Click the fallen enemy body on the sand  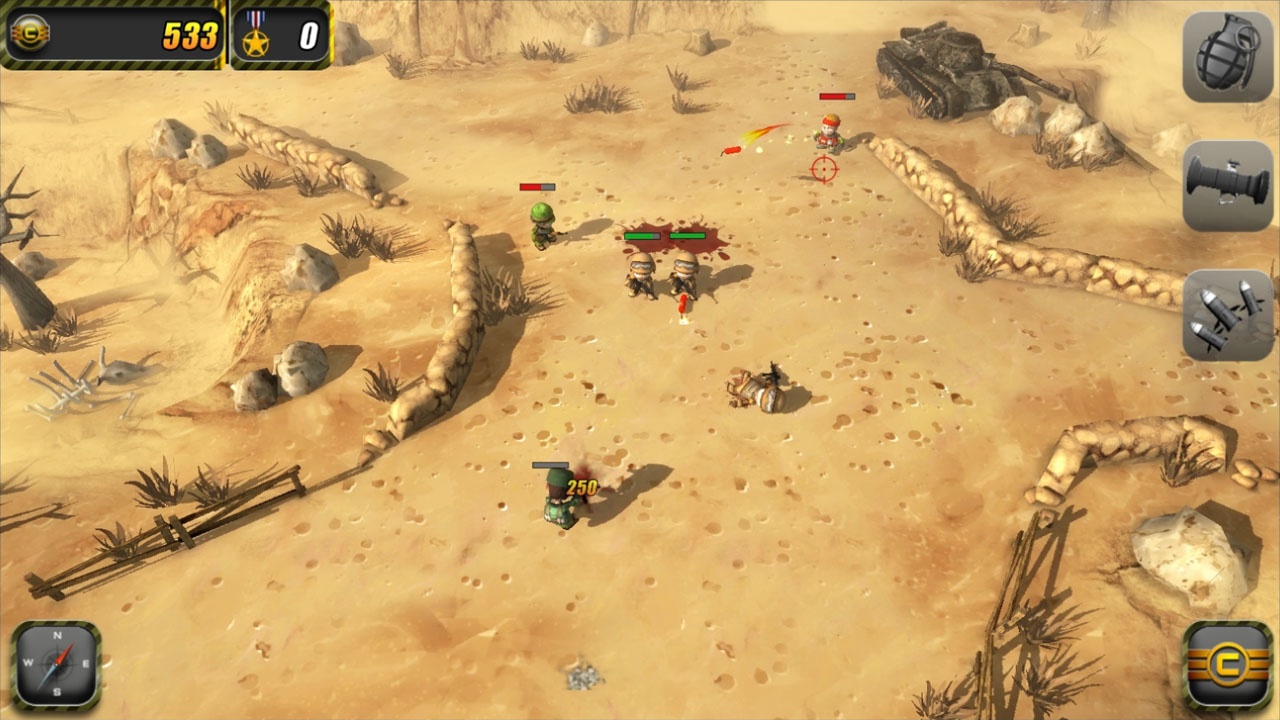pyautogui.click(x=758, y=388)
